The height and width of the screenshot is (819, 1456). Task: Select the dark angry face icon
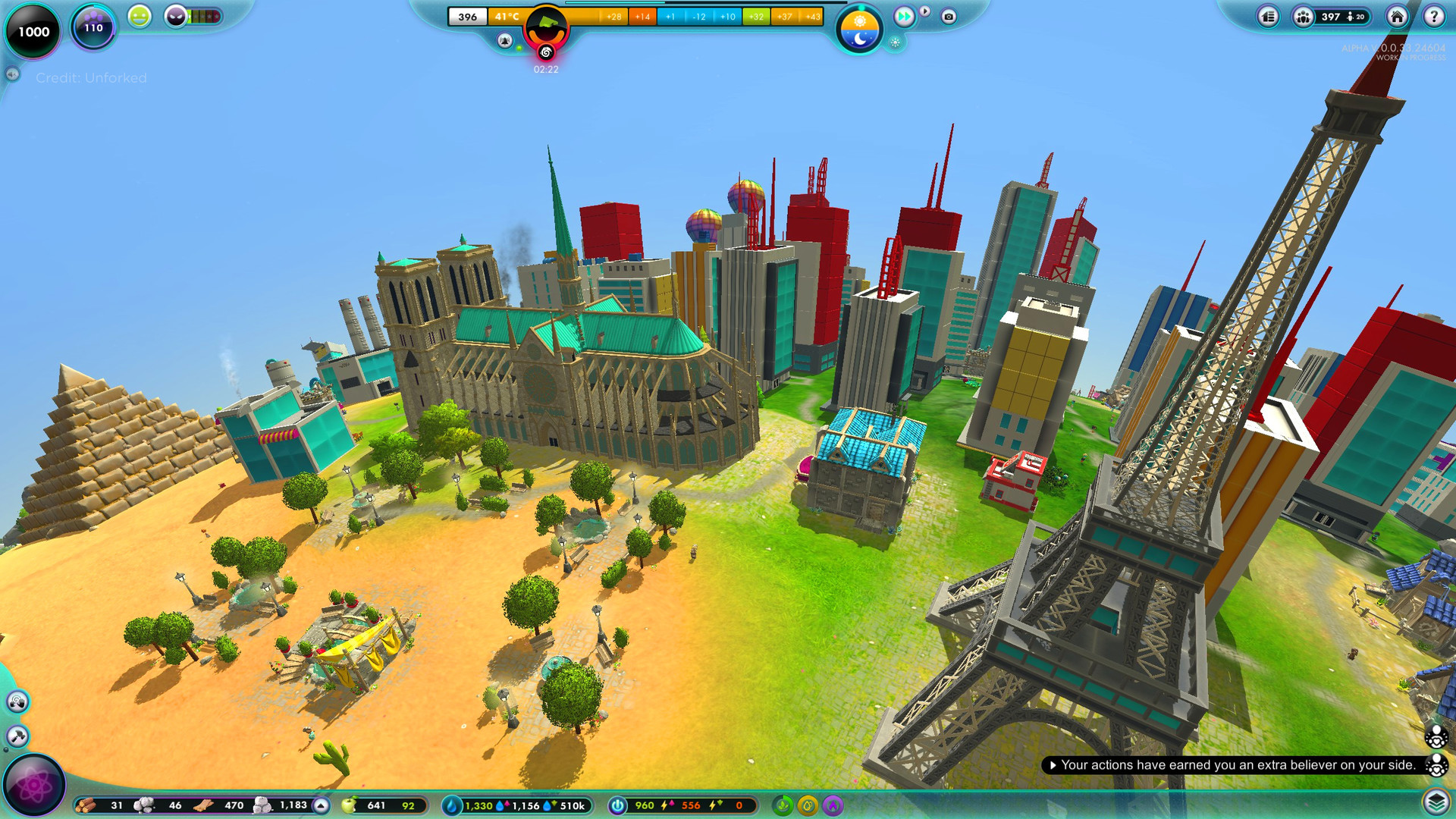pos(176,16)
